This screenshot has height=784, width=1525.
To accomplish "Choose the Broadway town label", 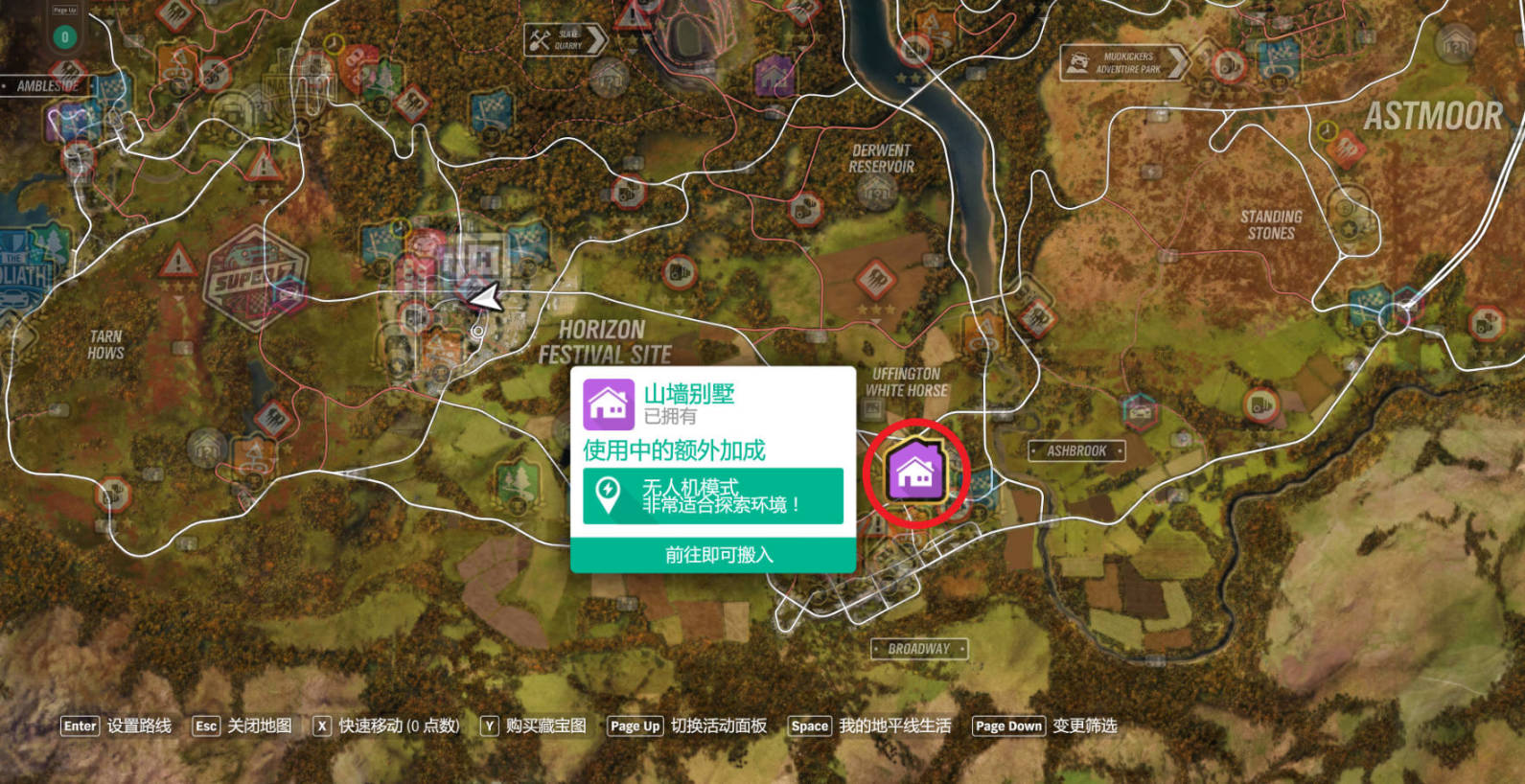I will (x=918, y=649).
